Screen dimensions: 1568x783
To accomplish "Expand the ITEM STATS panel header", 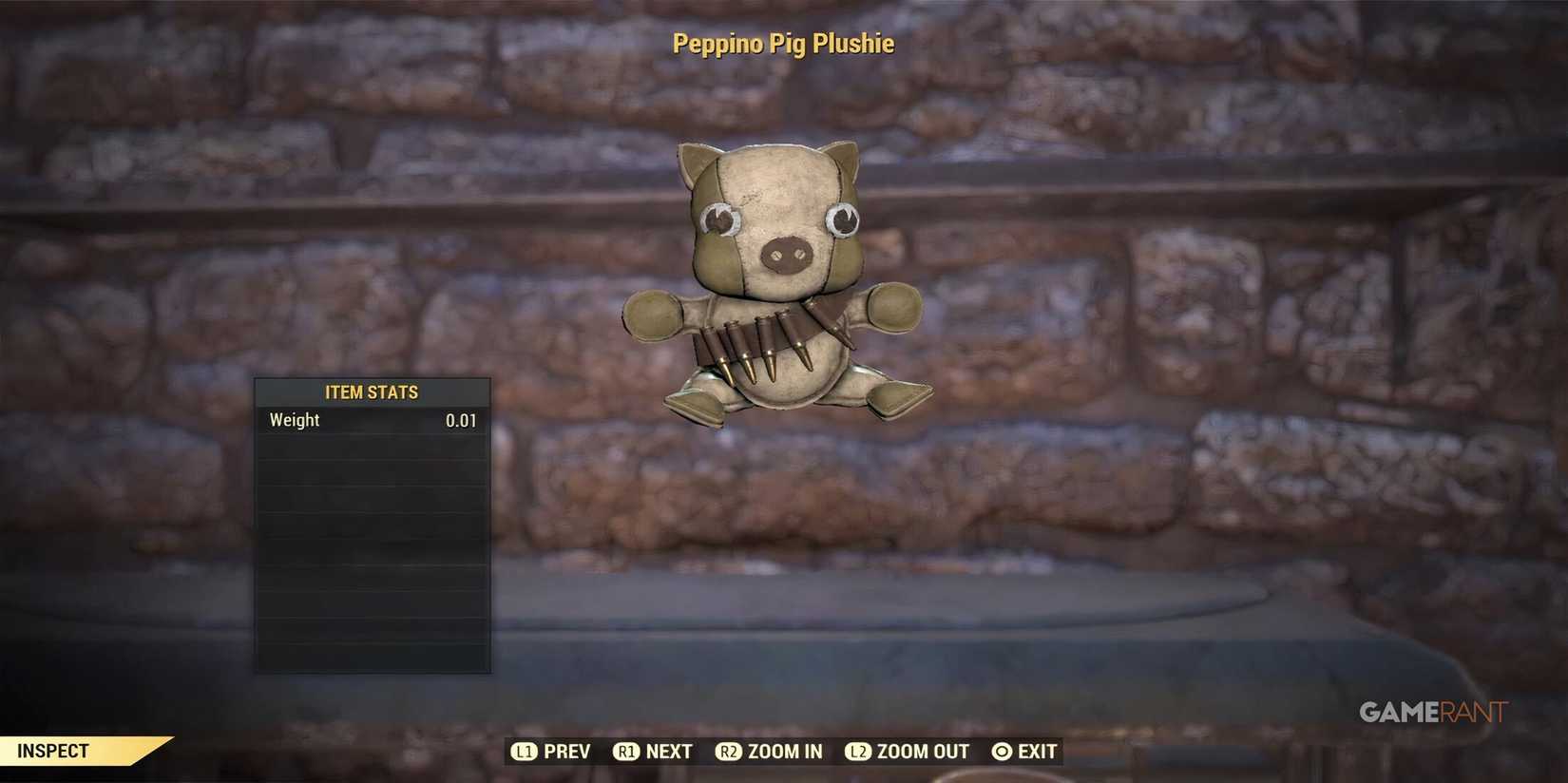I will (x=372, y=391).
